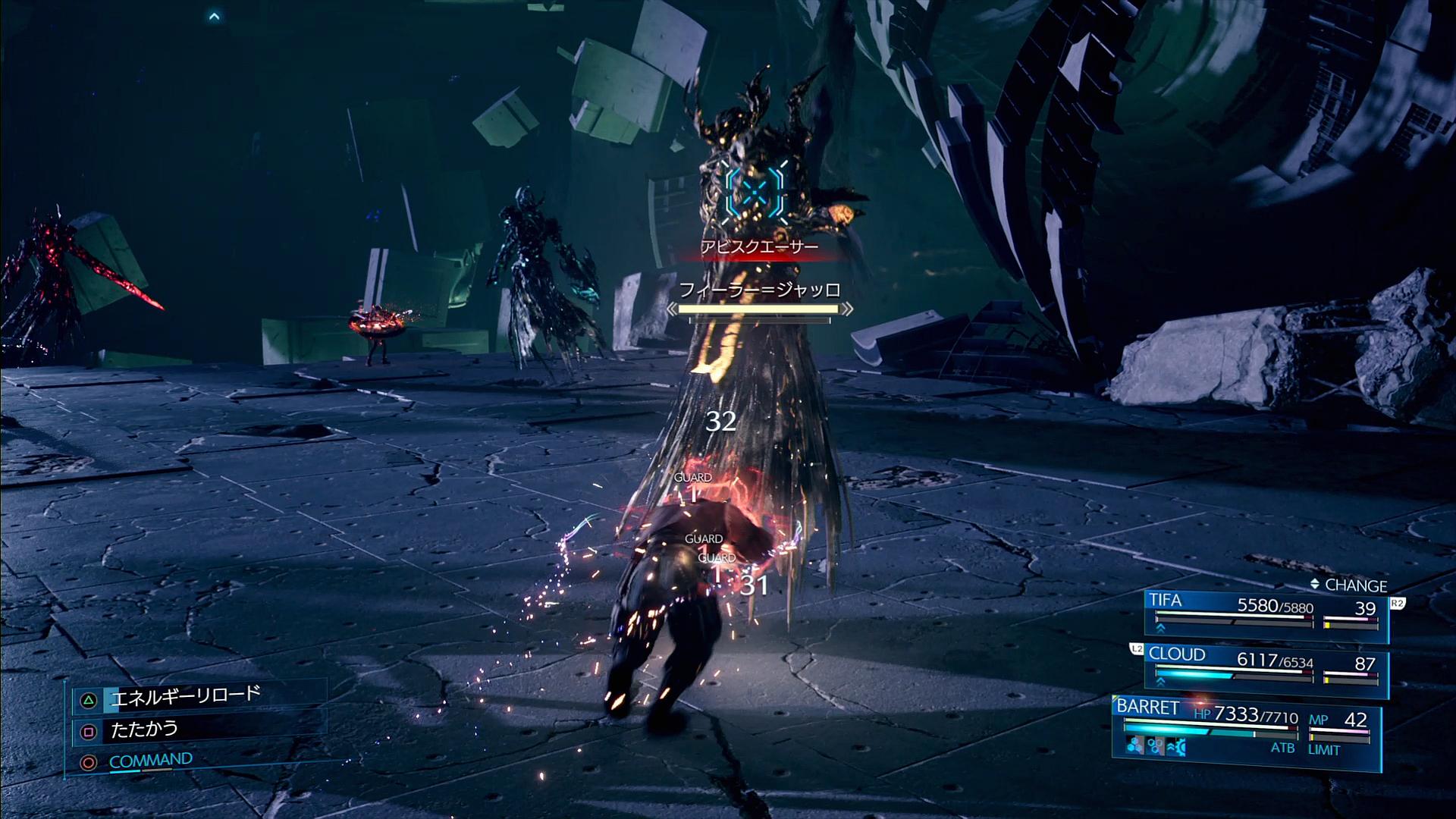1456x819 pixels.
Task: Select Barret's party status panel
Action: (1245, 726)
